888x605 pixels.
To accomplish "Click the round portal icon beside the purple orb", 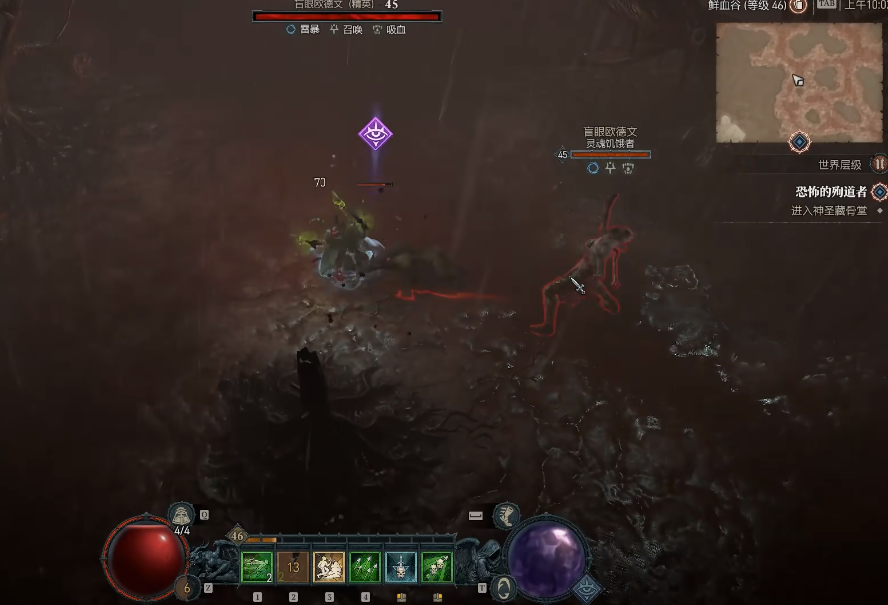I will (506, 587).
